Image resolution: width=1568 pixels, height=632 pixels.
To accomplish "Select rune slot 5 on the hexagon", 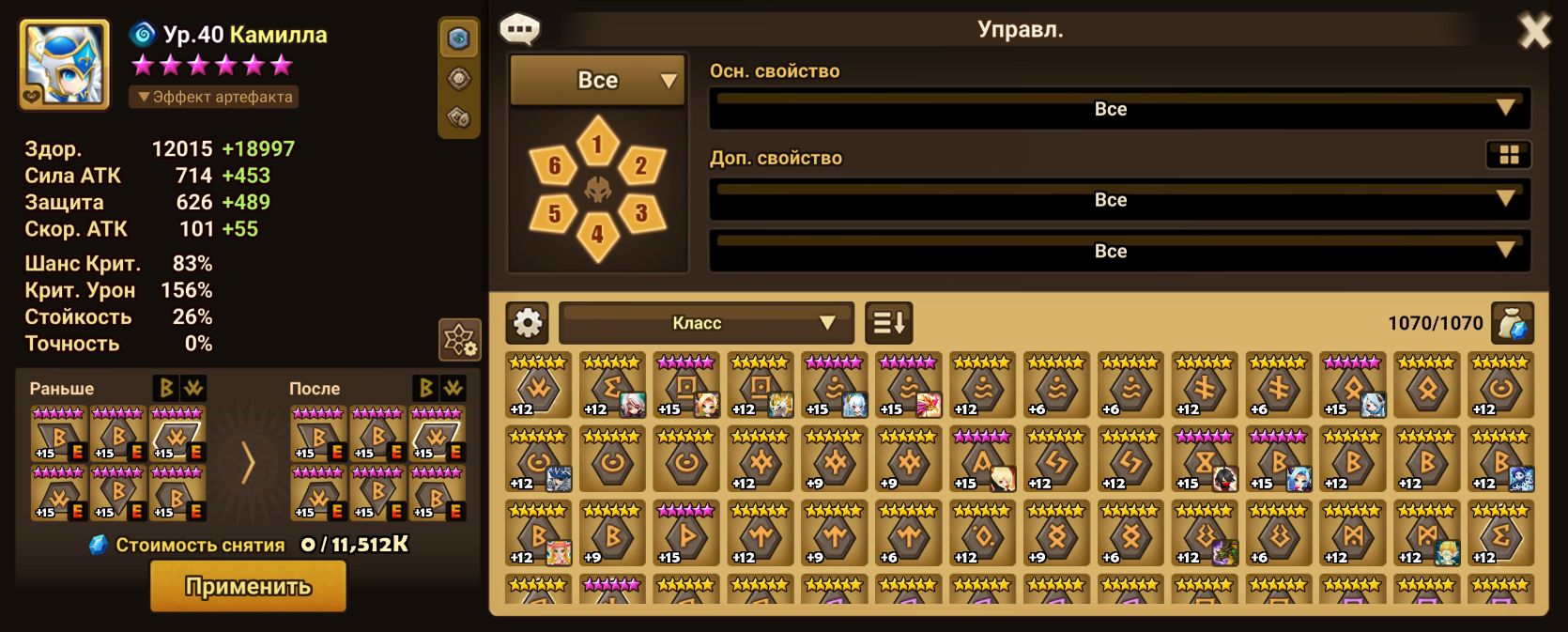I will [554, 213].
